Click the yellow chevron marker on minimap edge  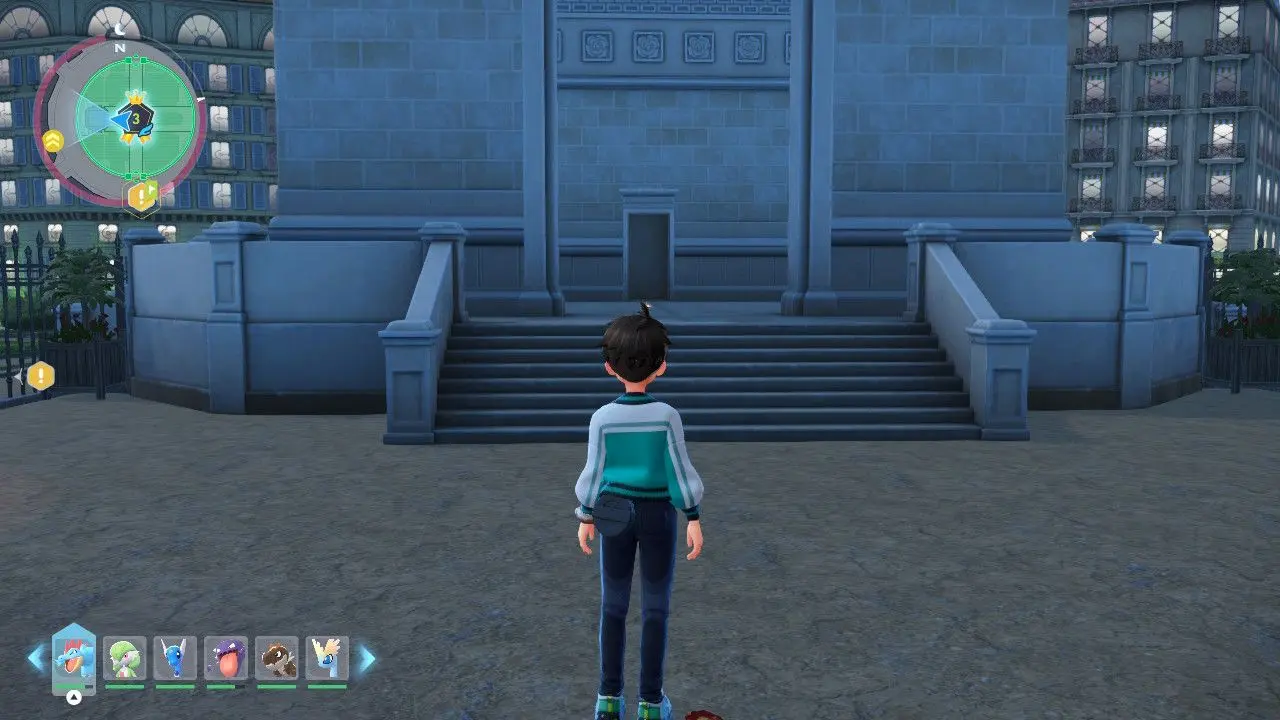(53, 141)
